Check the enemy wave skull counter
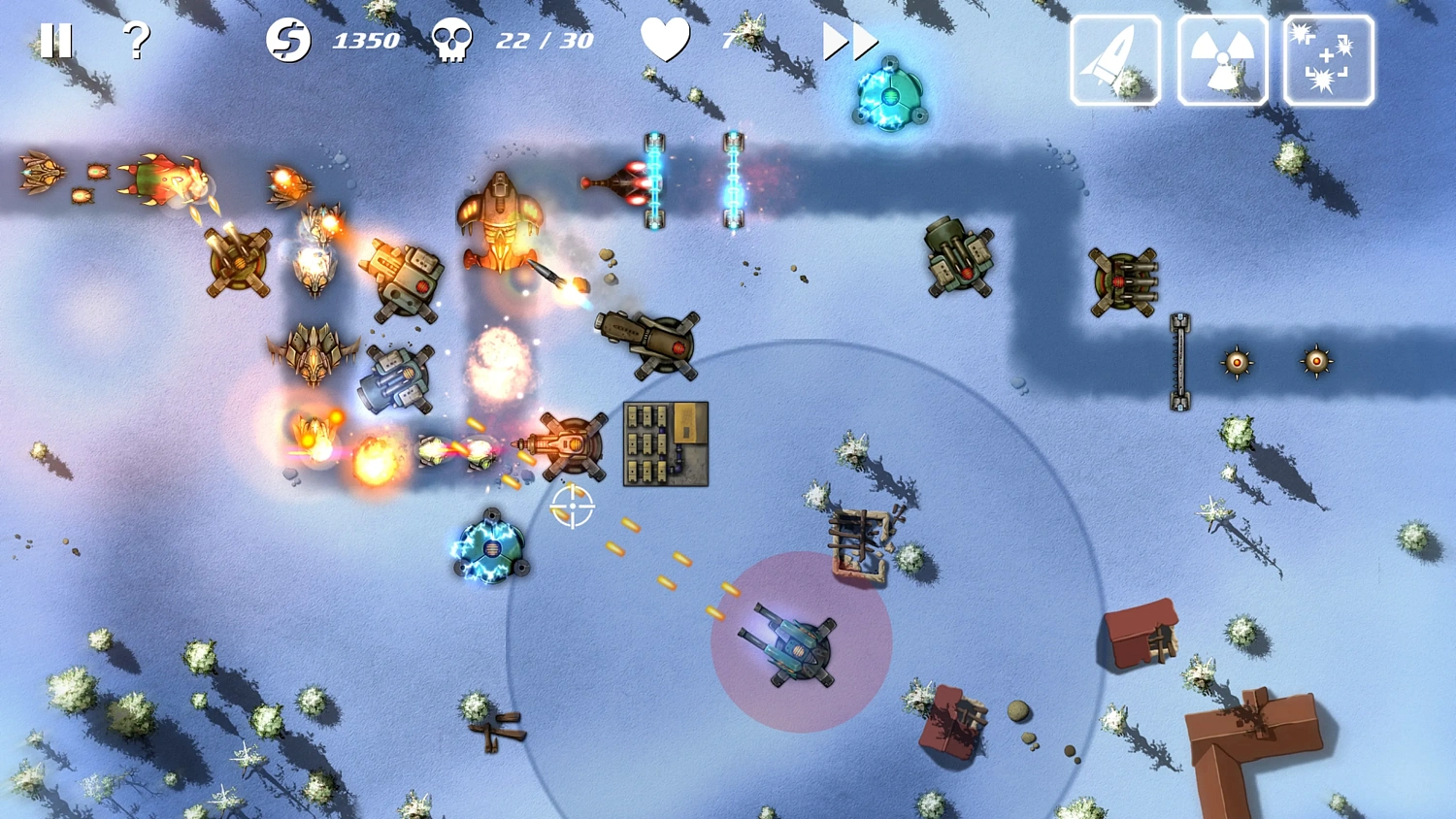 pos(449,41)
